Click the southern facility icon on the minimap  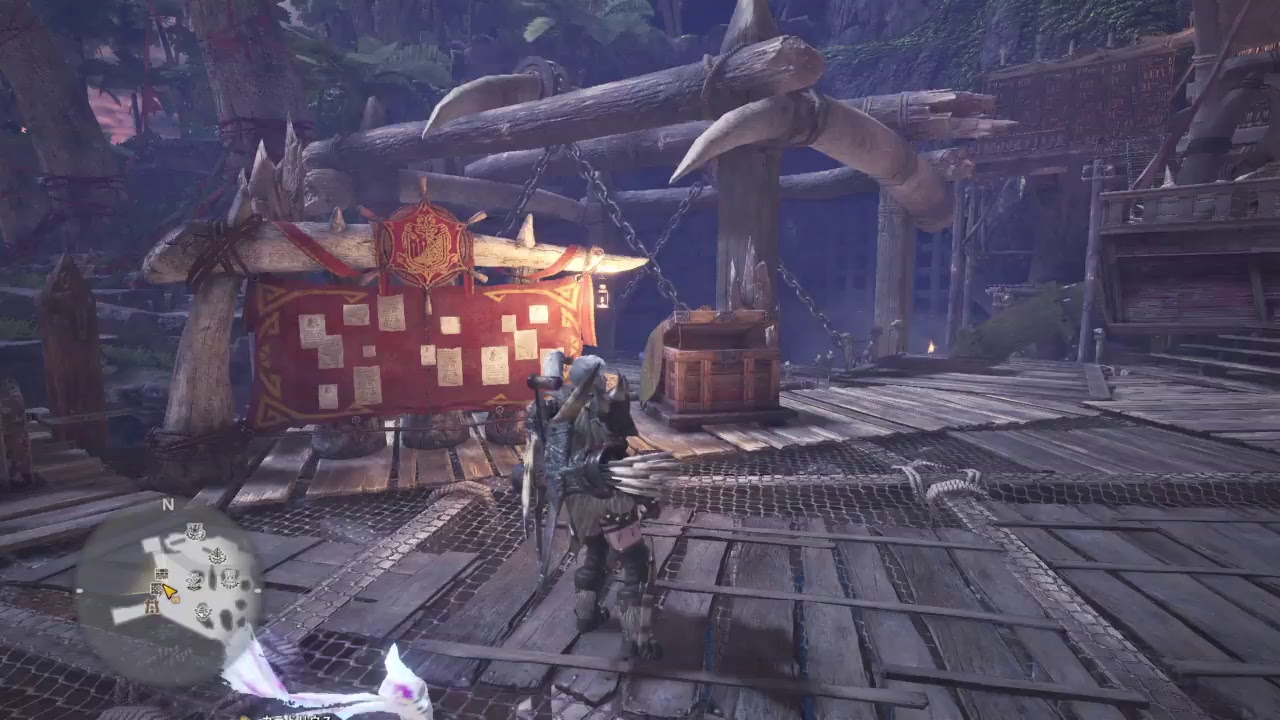pos(152,607)
